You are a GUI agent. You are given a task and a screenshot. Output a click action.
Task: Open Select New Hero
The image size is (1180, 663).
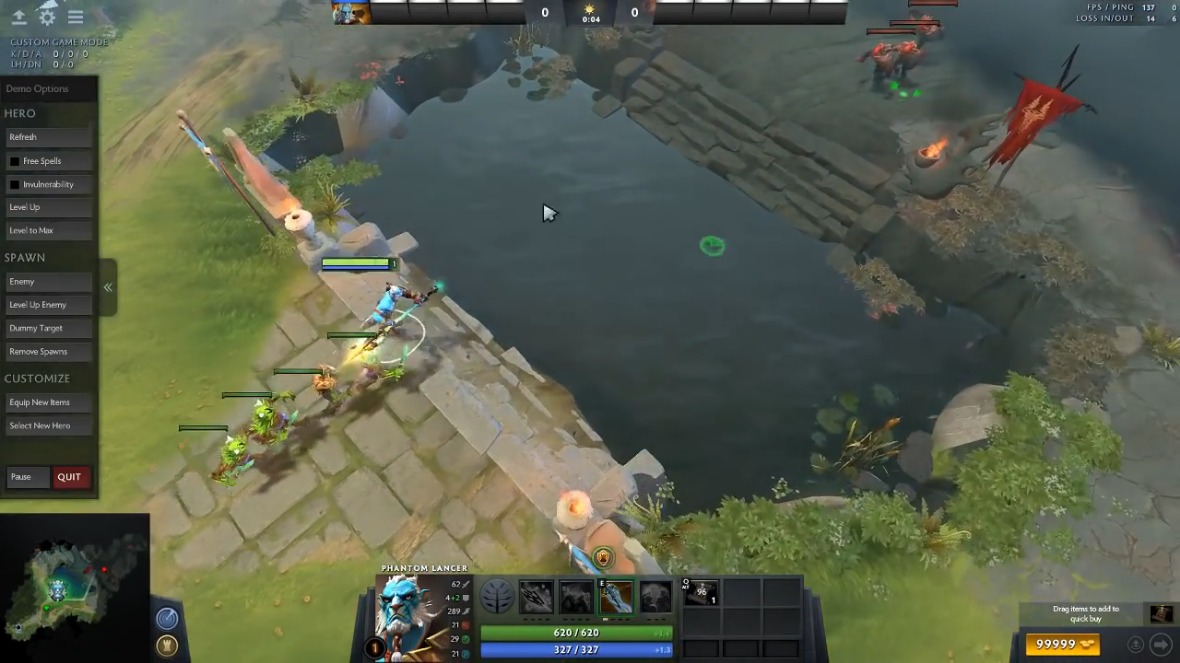point(48,426)
